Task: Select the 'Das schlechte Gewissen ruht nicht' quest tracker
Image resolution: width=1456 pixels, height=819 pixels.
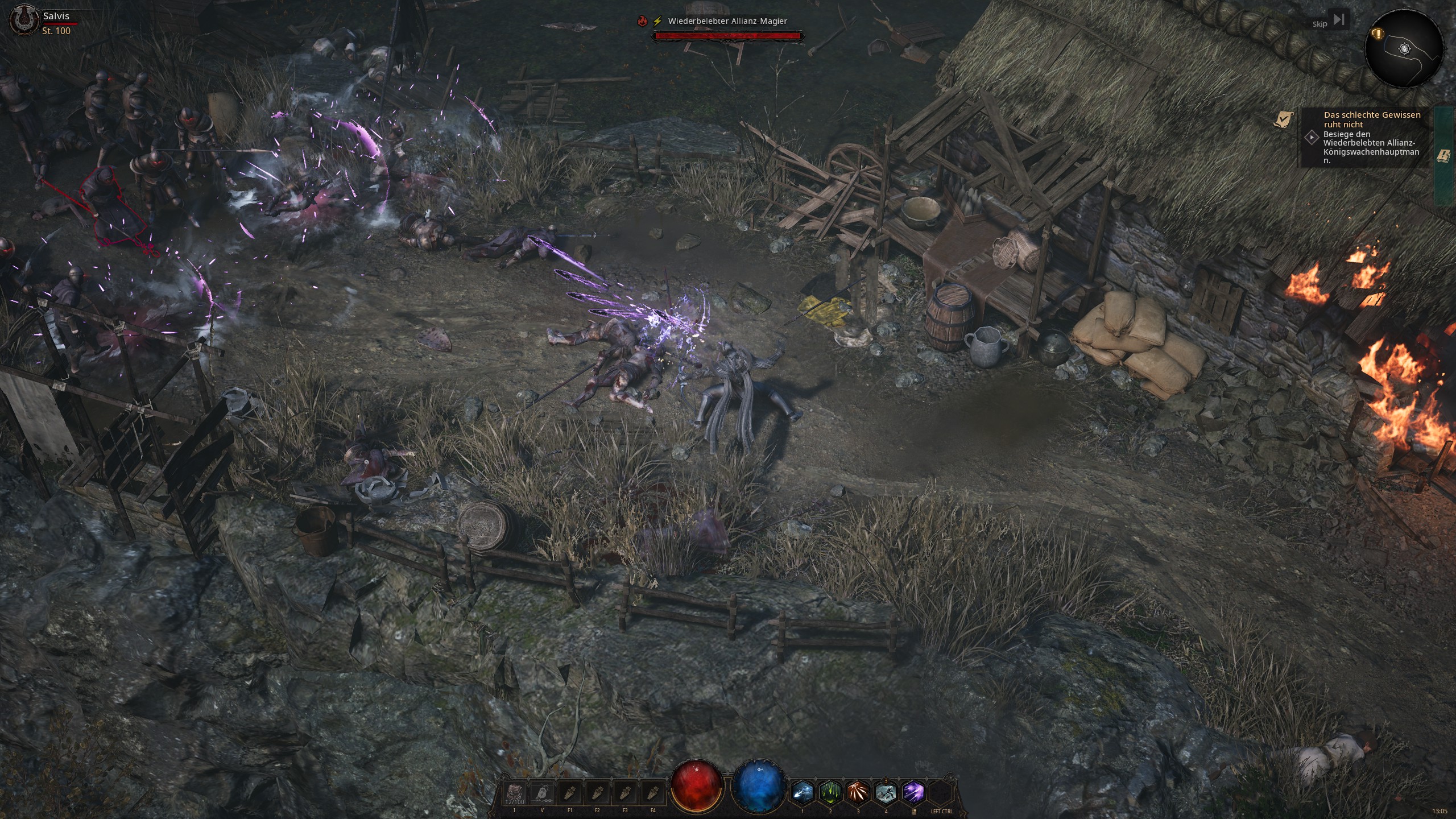Action: (x=1371, y=119)
